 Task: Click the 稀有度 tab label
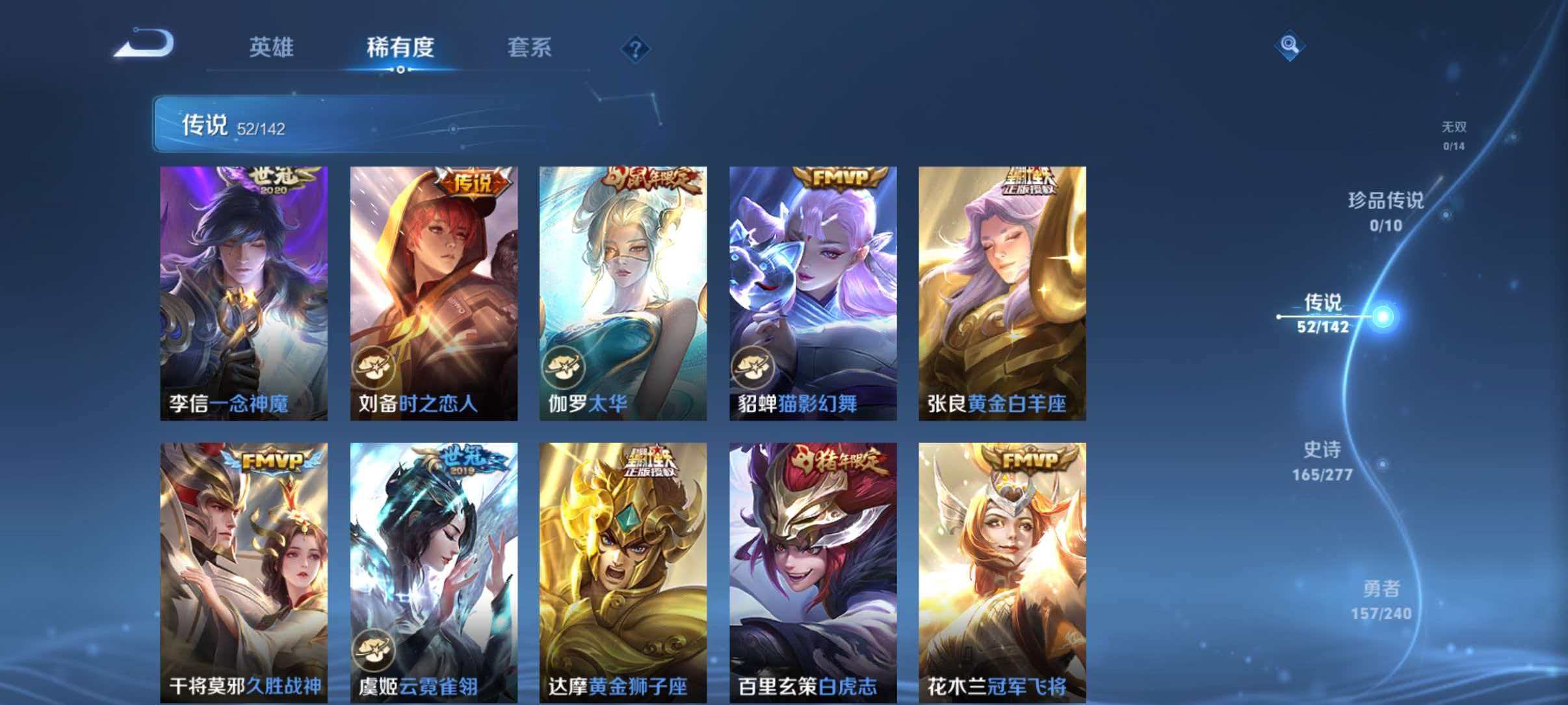tap(401, 48)
